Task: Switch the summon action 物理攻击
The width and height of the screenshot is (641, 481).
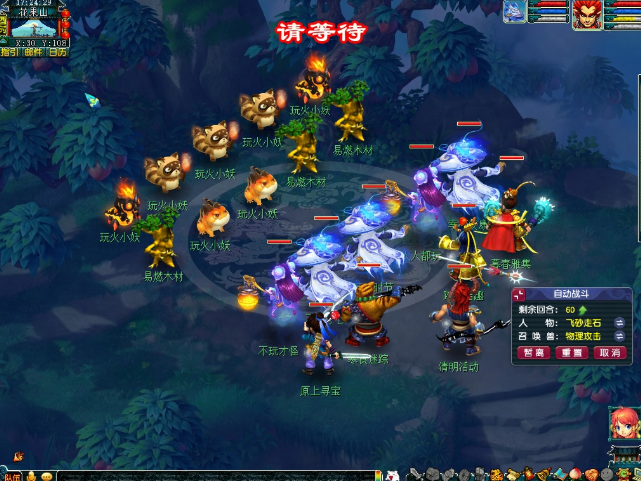Action: point(620,337)
